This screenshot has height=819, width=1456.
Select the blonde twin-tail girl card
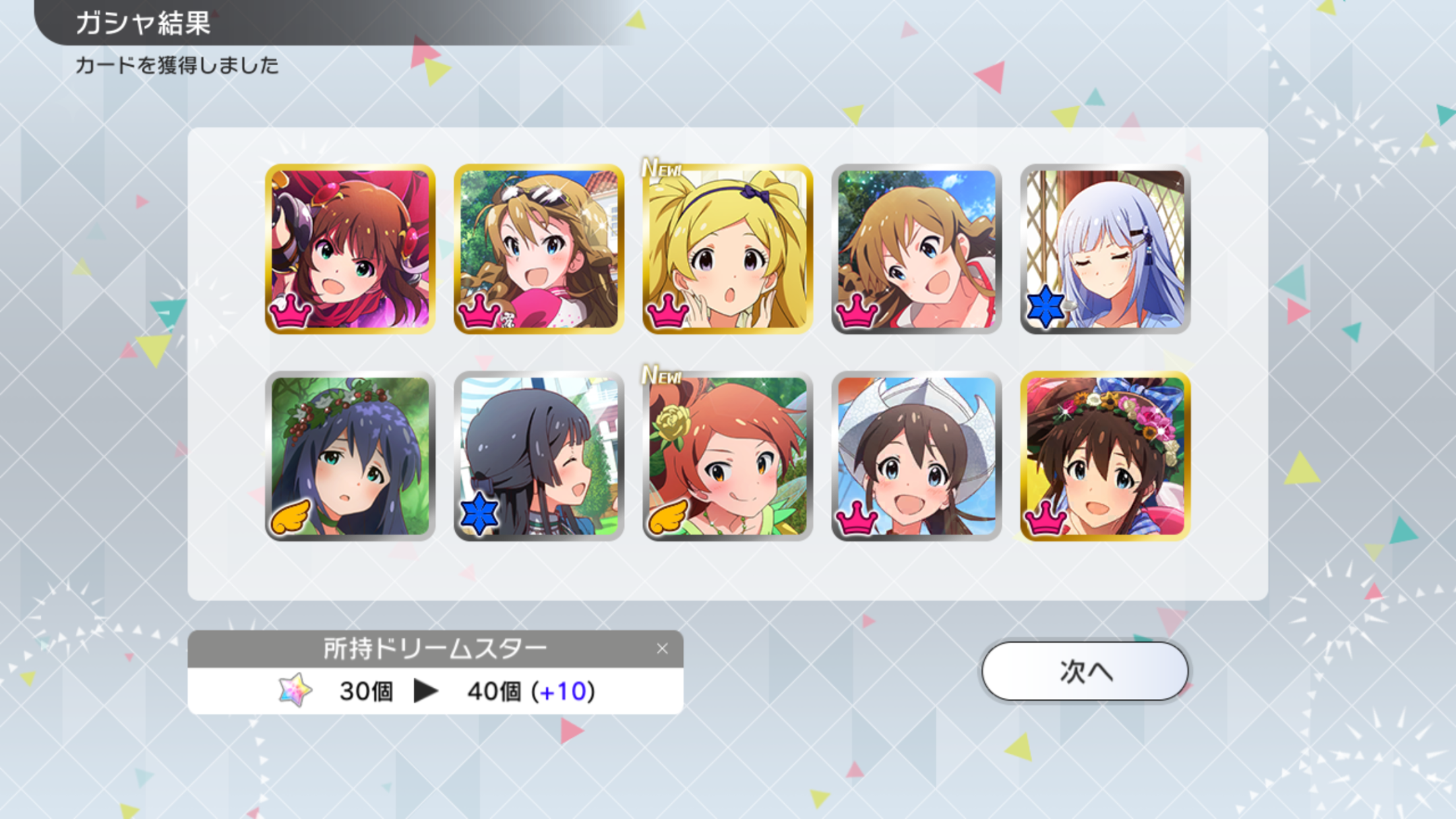tap(727, 249)
